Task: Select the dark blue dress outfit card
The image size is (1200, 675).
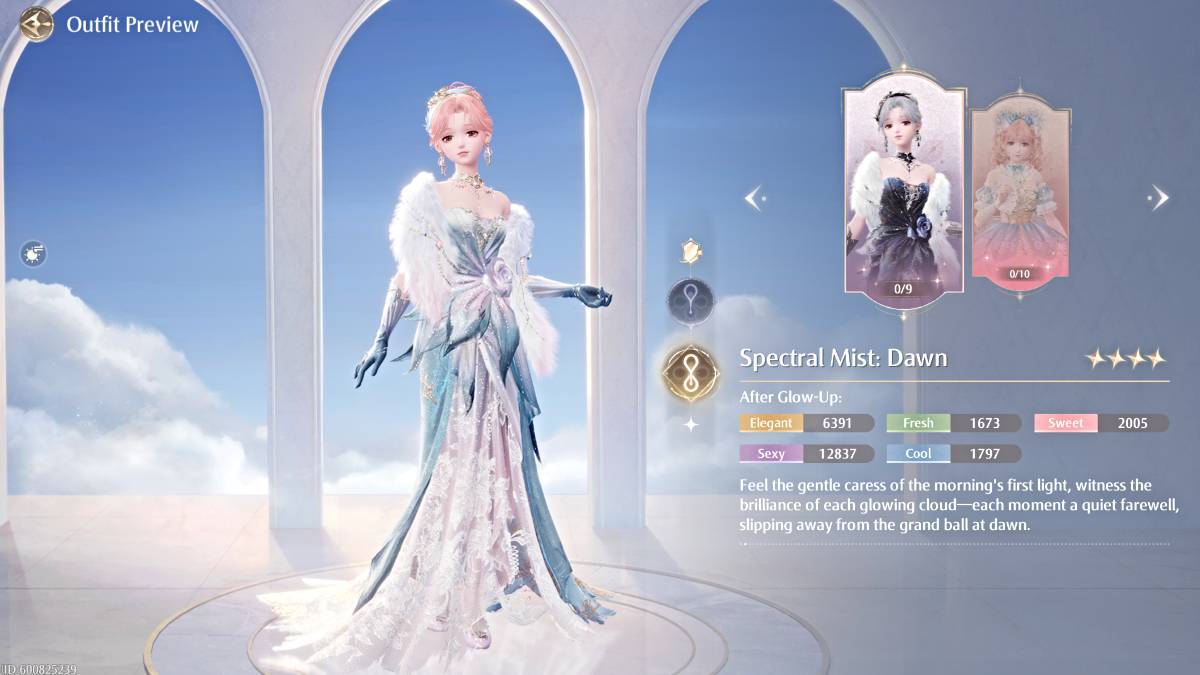Action: pyautogui.click(x=904, y=192)
